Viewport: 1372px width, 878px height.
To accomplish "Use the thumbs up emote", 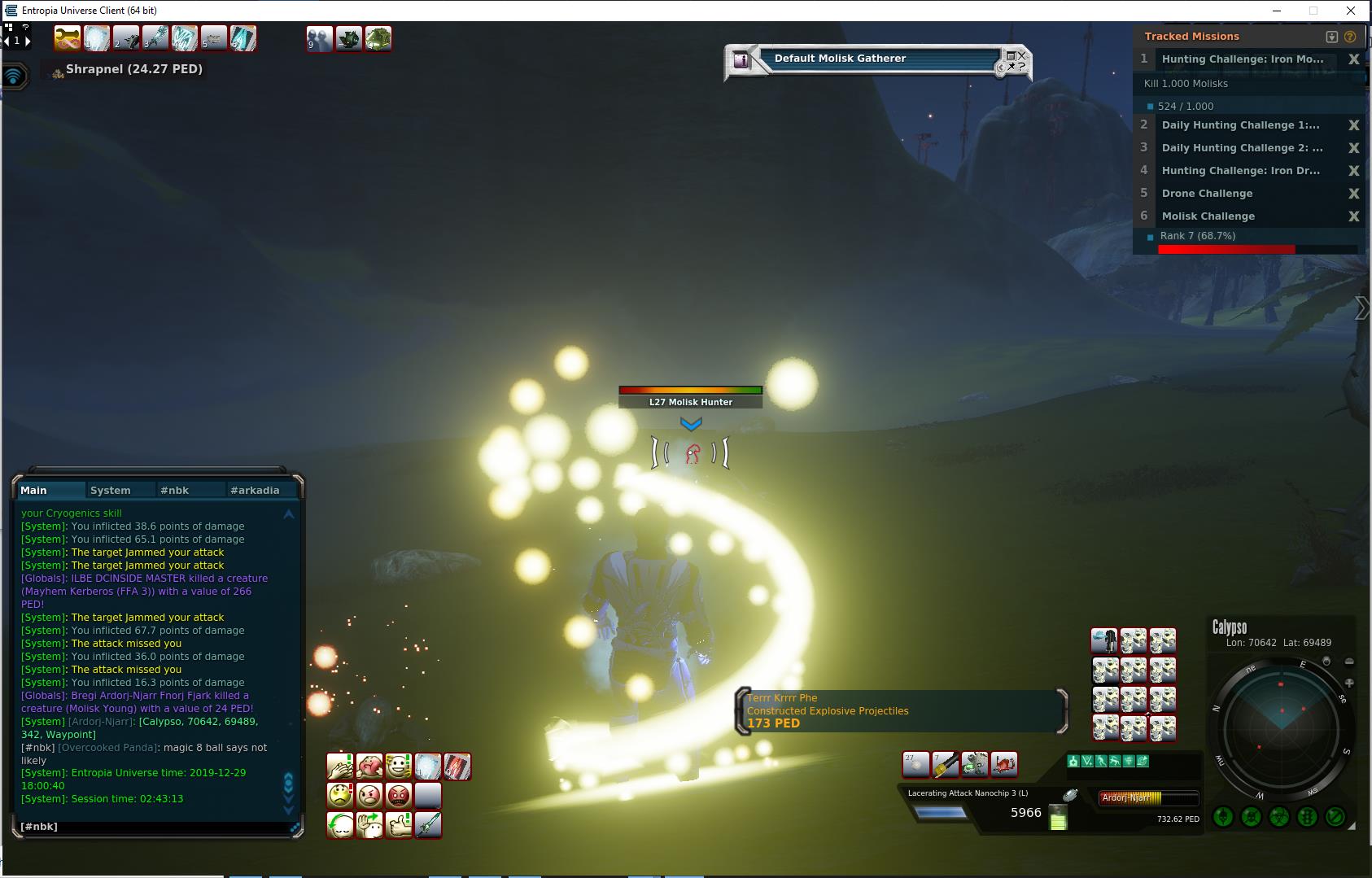I will click(398, 824).
